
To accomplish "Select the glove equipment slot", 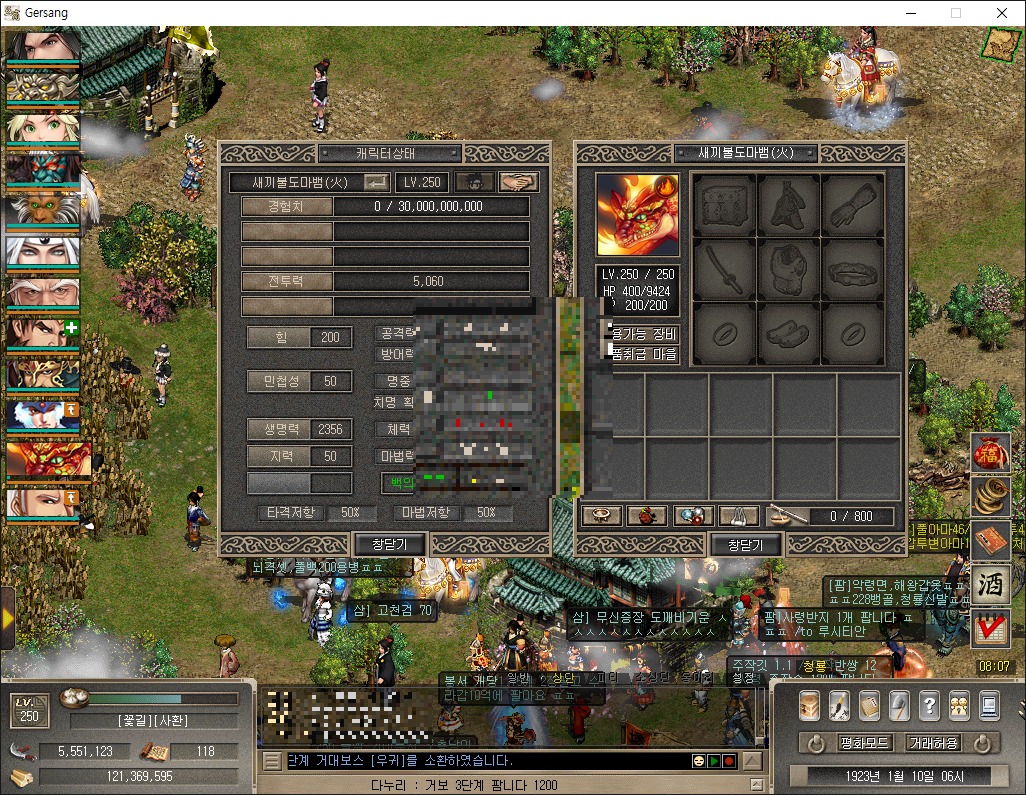I will click(x=852, y=205).
